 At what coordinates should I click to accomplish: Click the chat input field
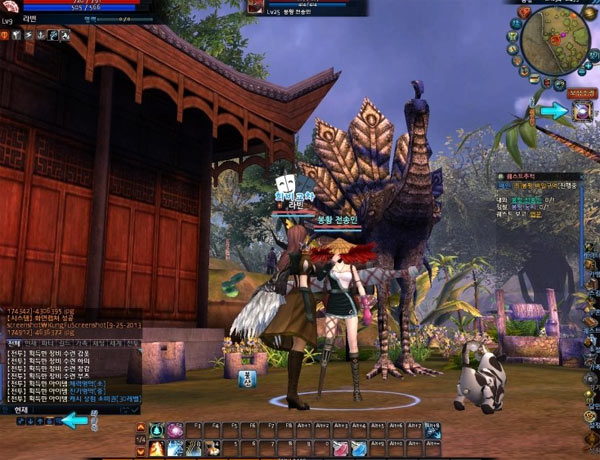[80, 409]
